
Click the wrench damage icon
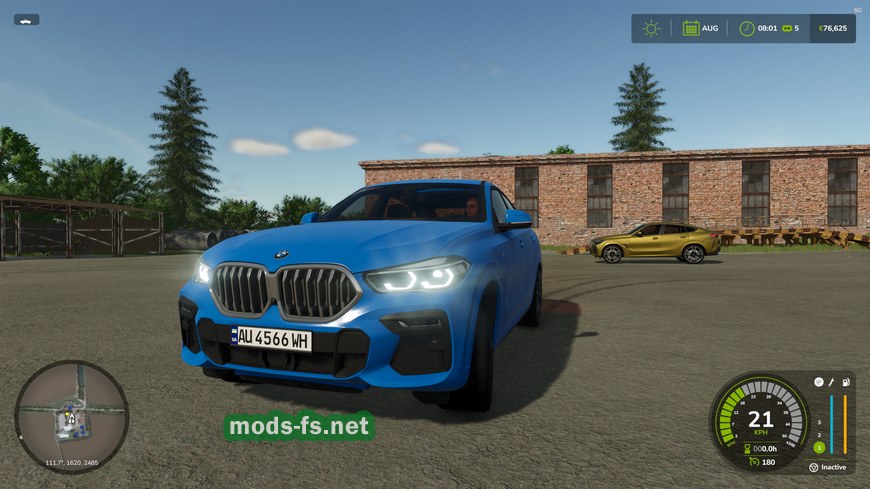[832, 382]
